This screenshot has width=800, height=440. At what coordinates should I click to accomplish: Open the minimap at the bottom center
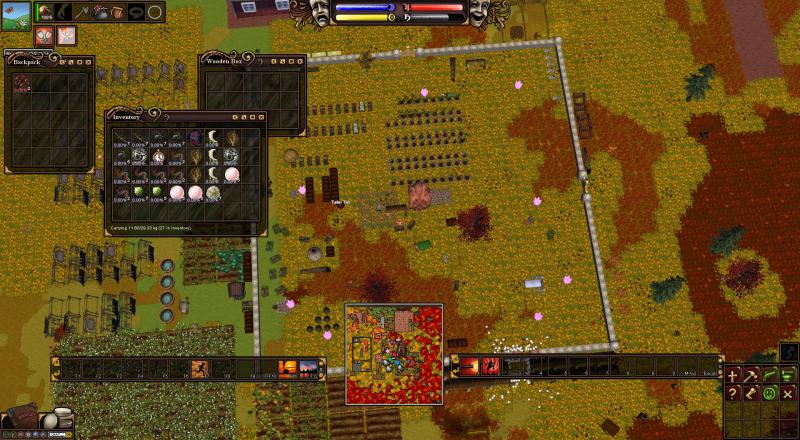(x=394, y=353)
